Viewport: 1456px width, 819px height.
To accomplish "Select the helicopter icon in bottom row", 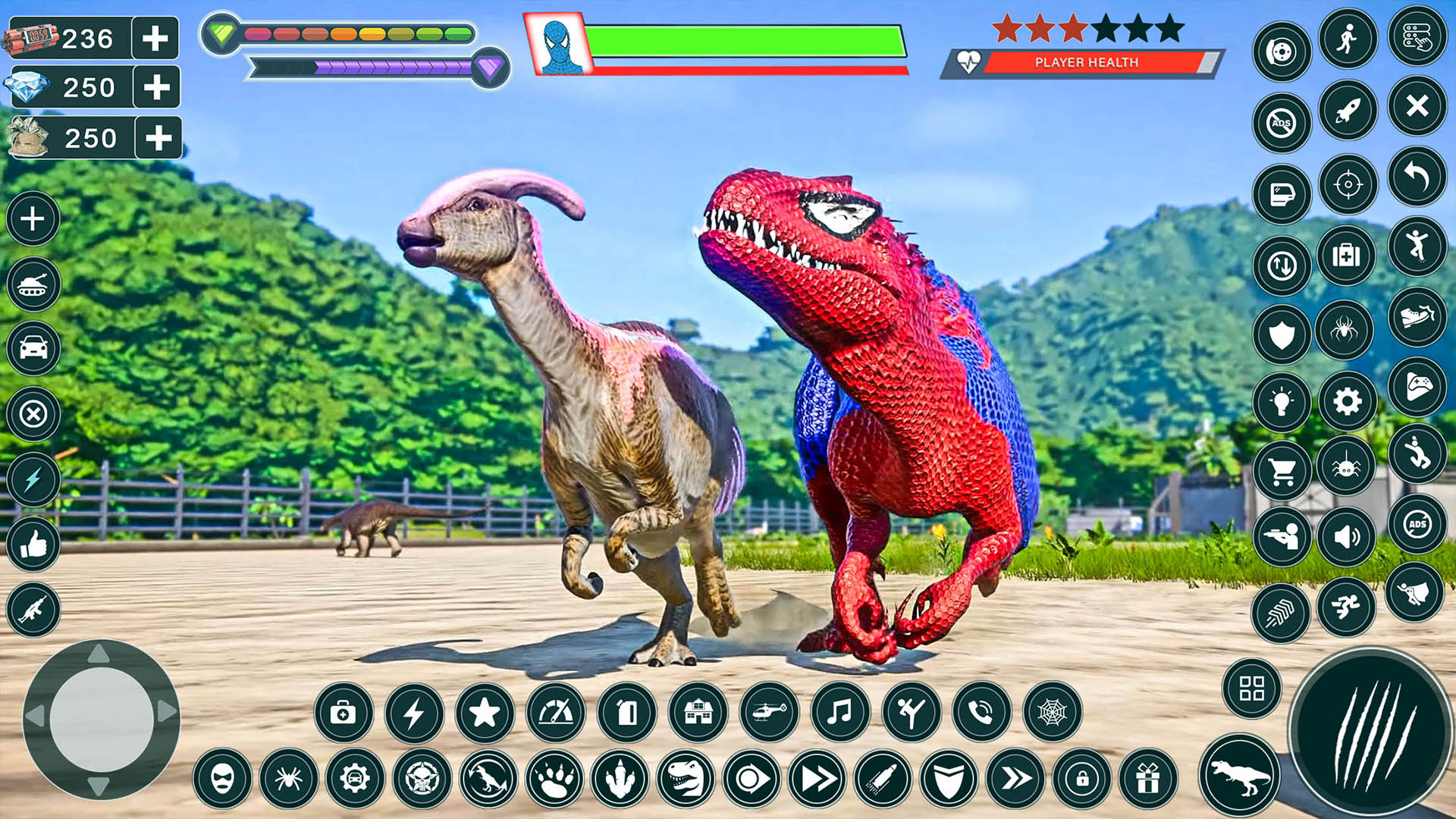I will 770,712.
